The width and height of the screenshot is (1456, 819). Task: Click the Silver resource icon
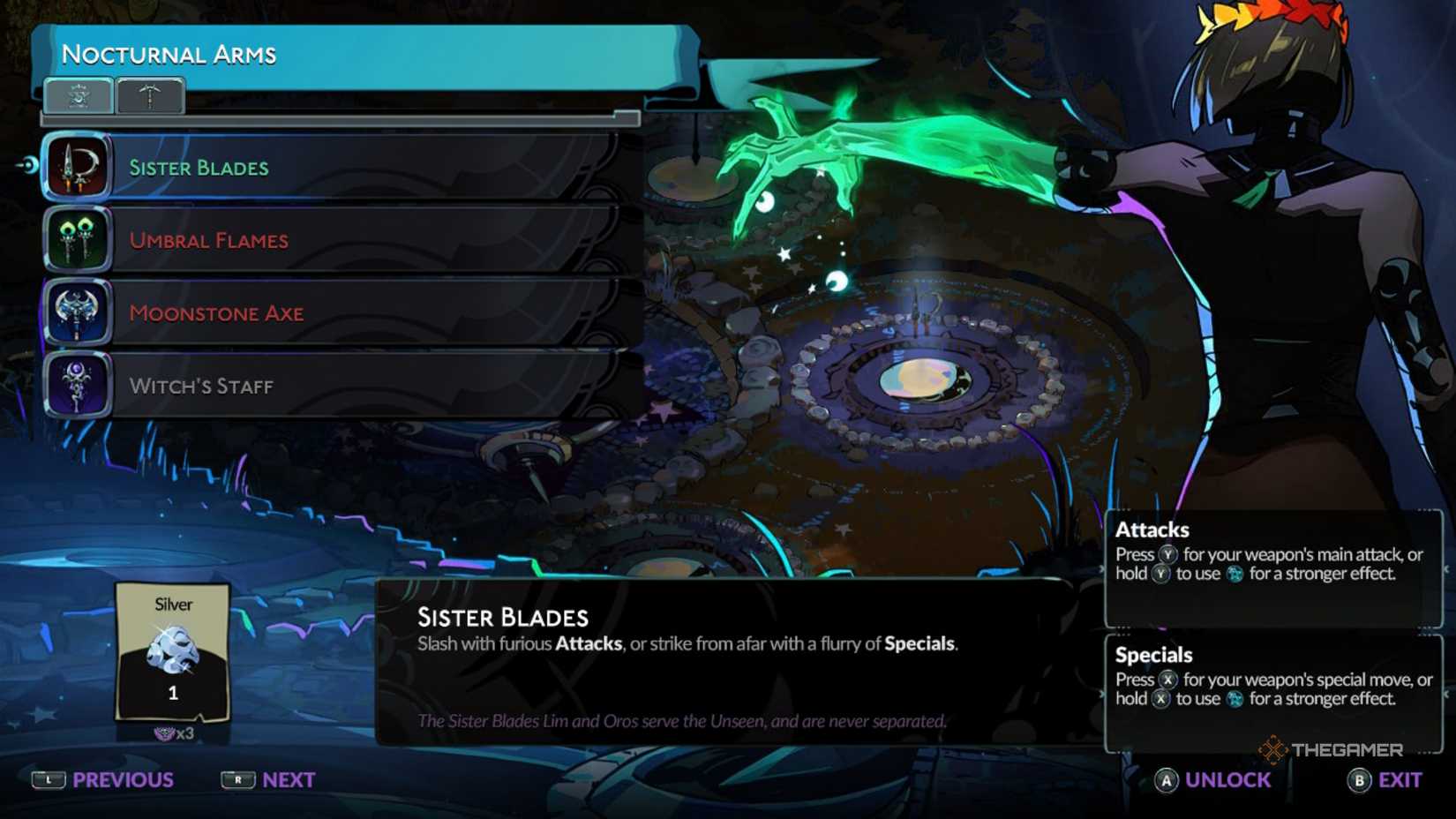173,649
